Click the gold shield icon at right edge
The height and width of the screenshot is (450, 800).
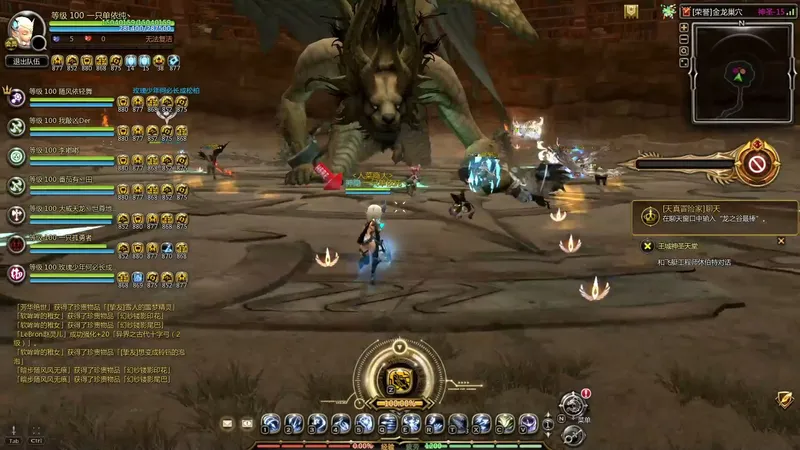click(785, 398)
